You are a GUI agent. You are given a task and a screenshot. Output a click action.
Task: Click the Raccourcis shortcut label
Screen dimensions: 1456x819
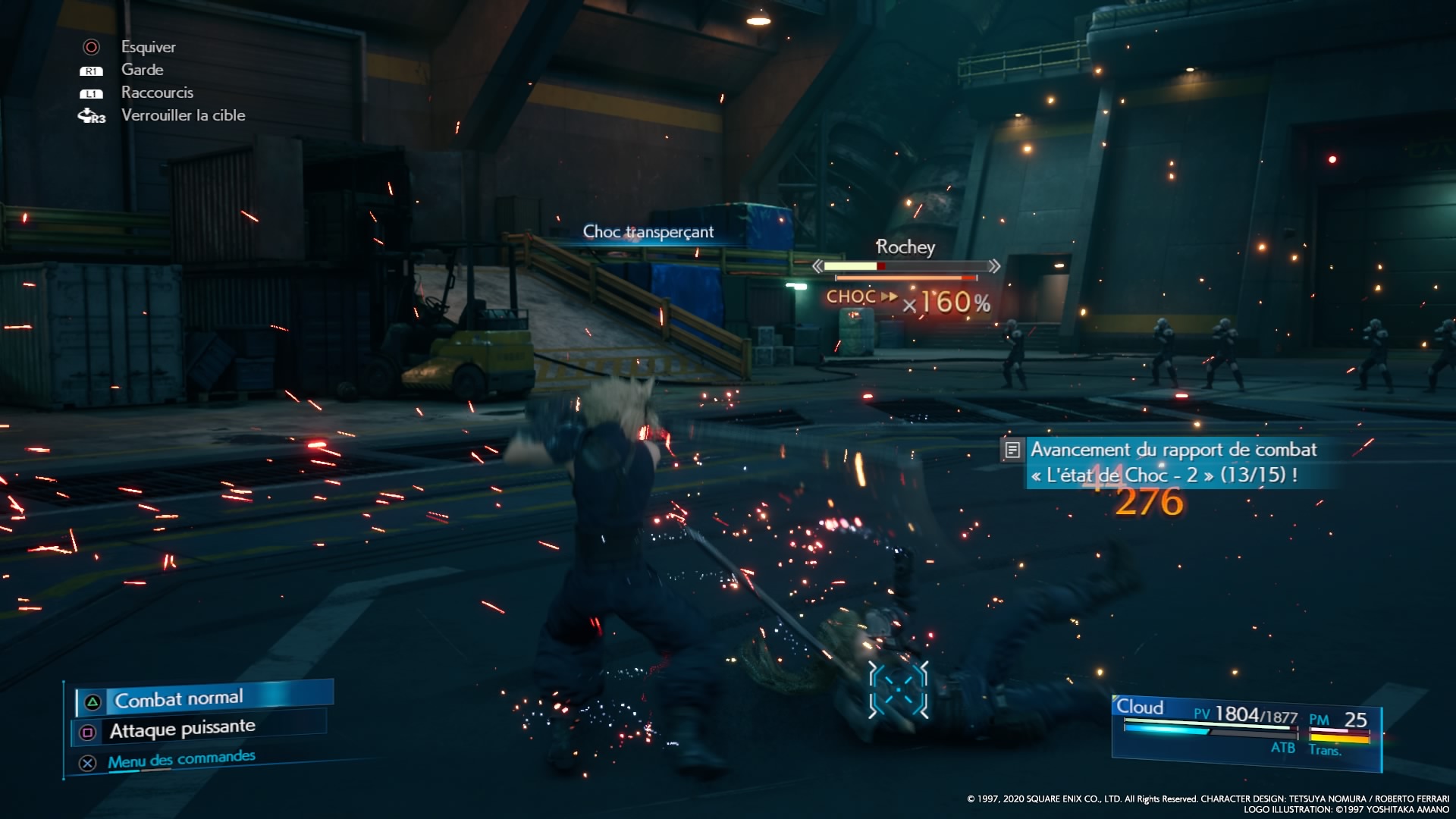click(x=157, y=93)
